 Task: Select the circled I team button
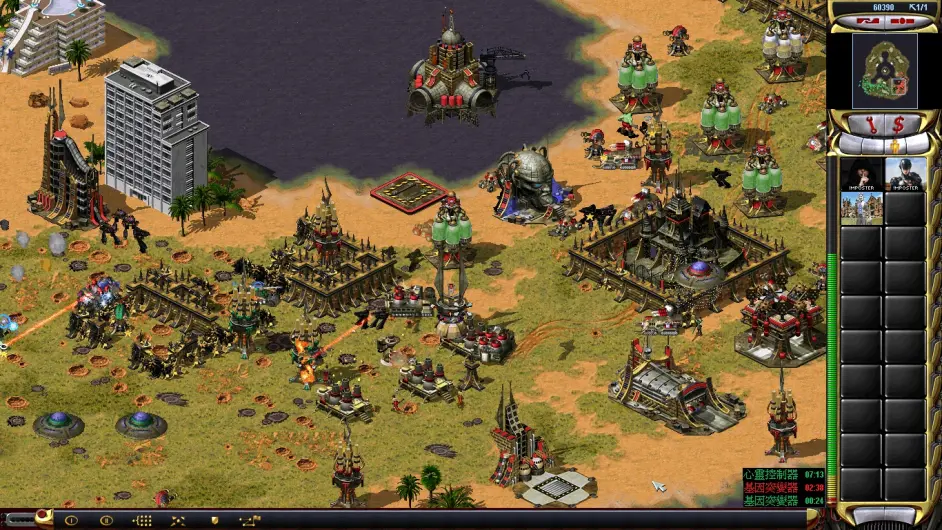(71, 520)
